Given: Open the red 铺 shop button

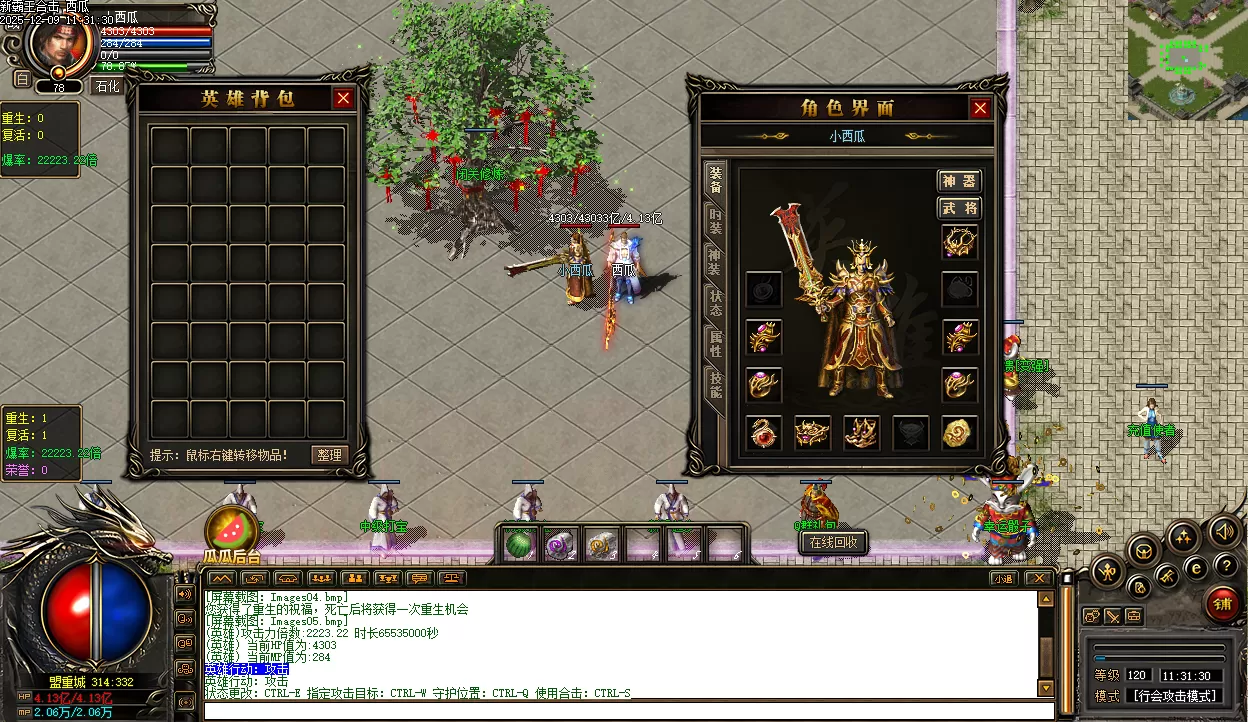Looking at the screenshot, I should [1221, 604].
